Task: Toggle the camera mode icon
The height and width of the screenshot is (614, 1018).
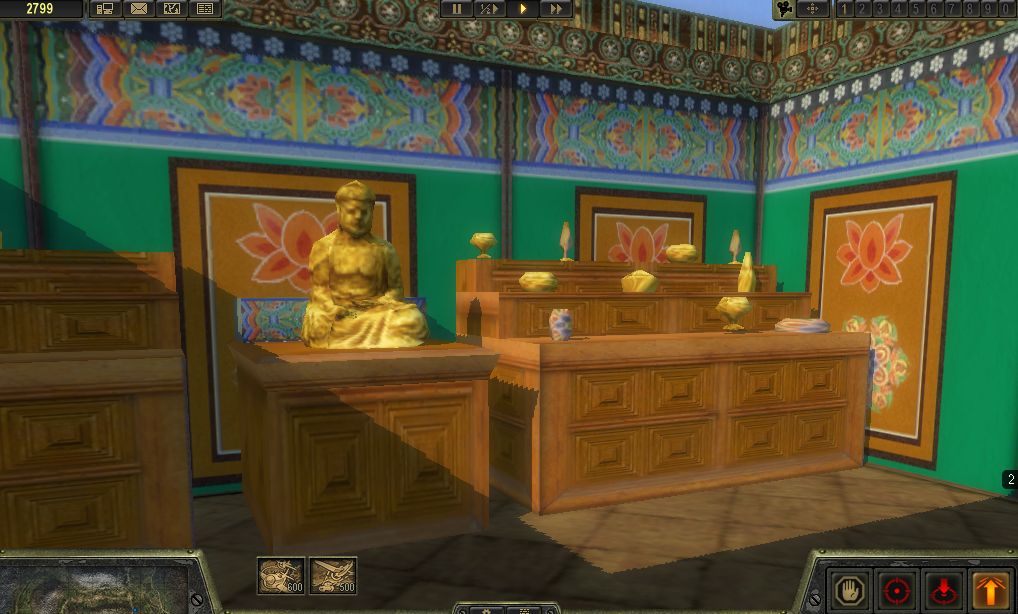Action: pyautogui.click(x=784, y=9)
